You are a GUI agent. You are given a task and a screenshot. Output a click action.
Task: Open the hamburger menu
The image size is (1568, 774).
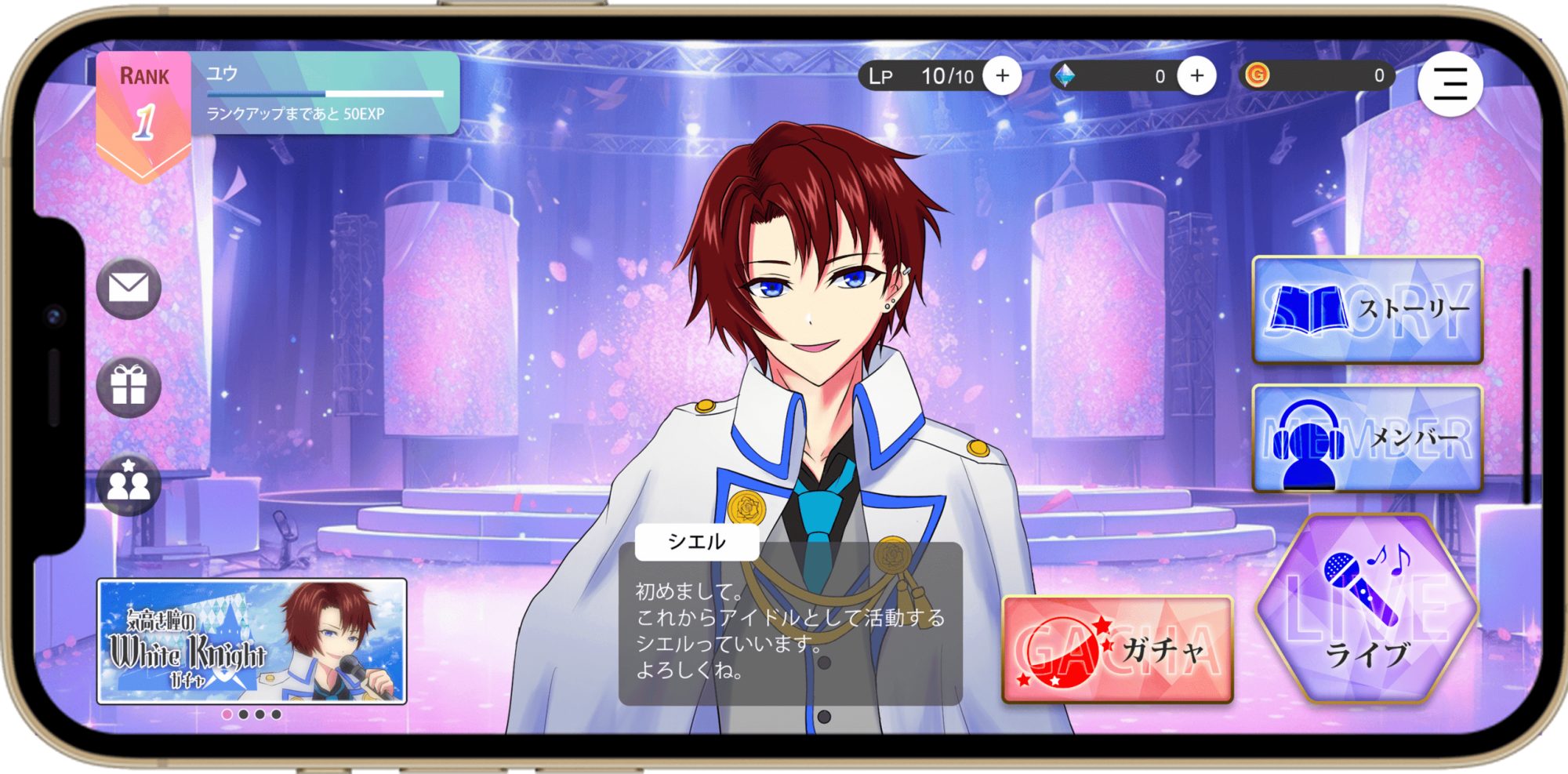[1450, 84]
